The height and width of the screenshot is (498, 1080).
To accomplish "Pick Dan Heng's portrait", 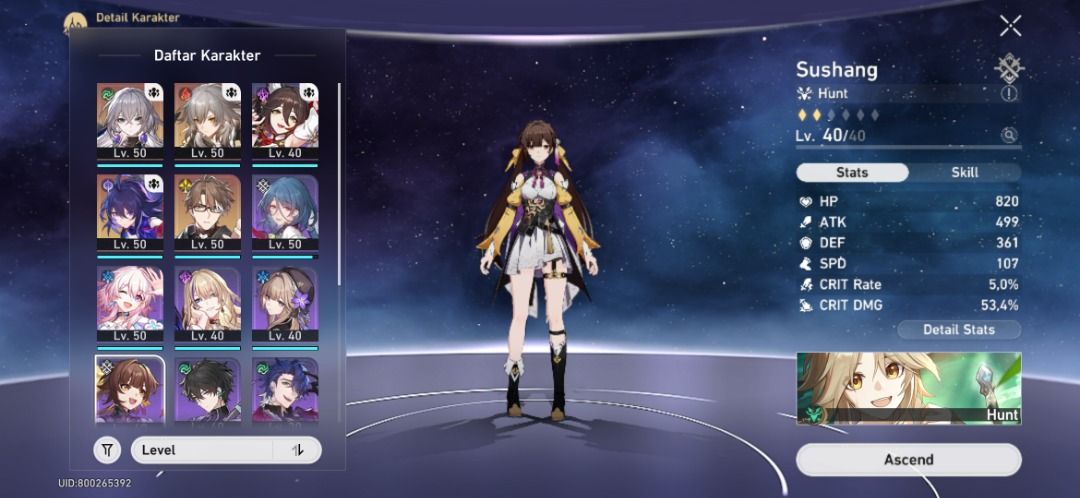I will tap(208, 390).
